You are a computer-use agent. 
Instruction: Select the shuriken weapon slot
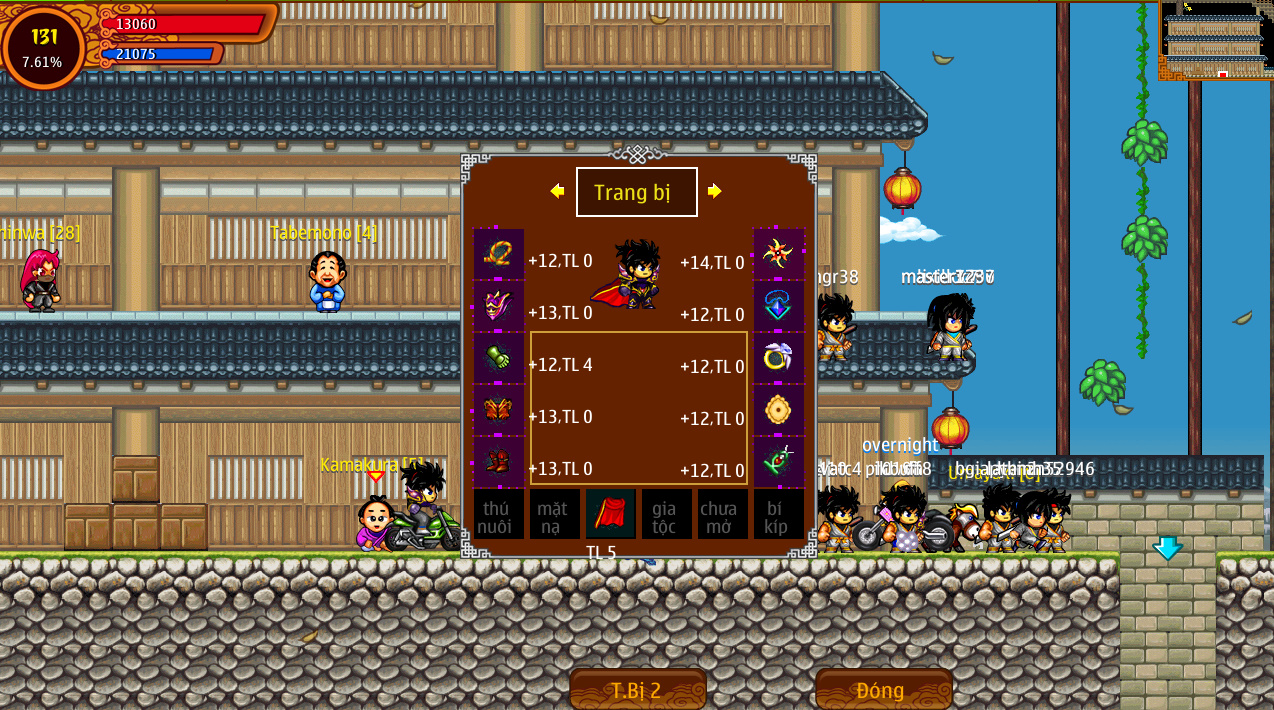pos(778,254)
